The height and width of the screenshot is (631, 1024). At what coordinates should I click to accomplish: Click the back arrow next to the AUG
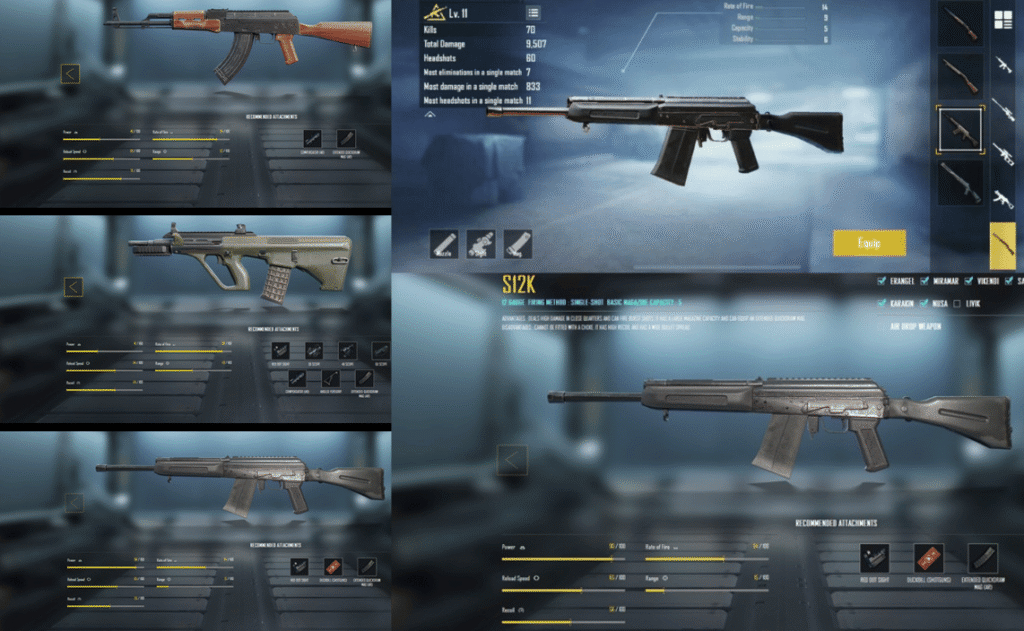click(72, 287)
